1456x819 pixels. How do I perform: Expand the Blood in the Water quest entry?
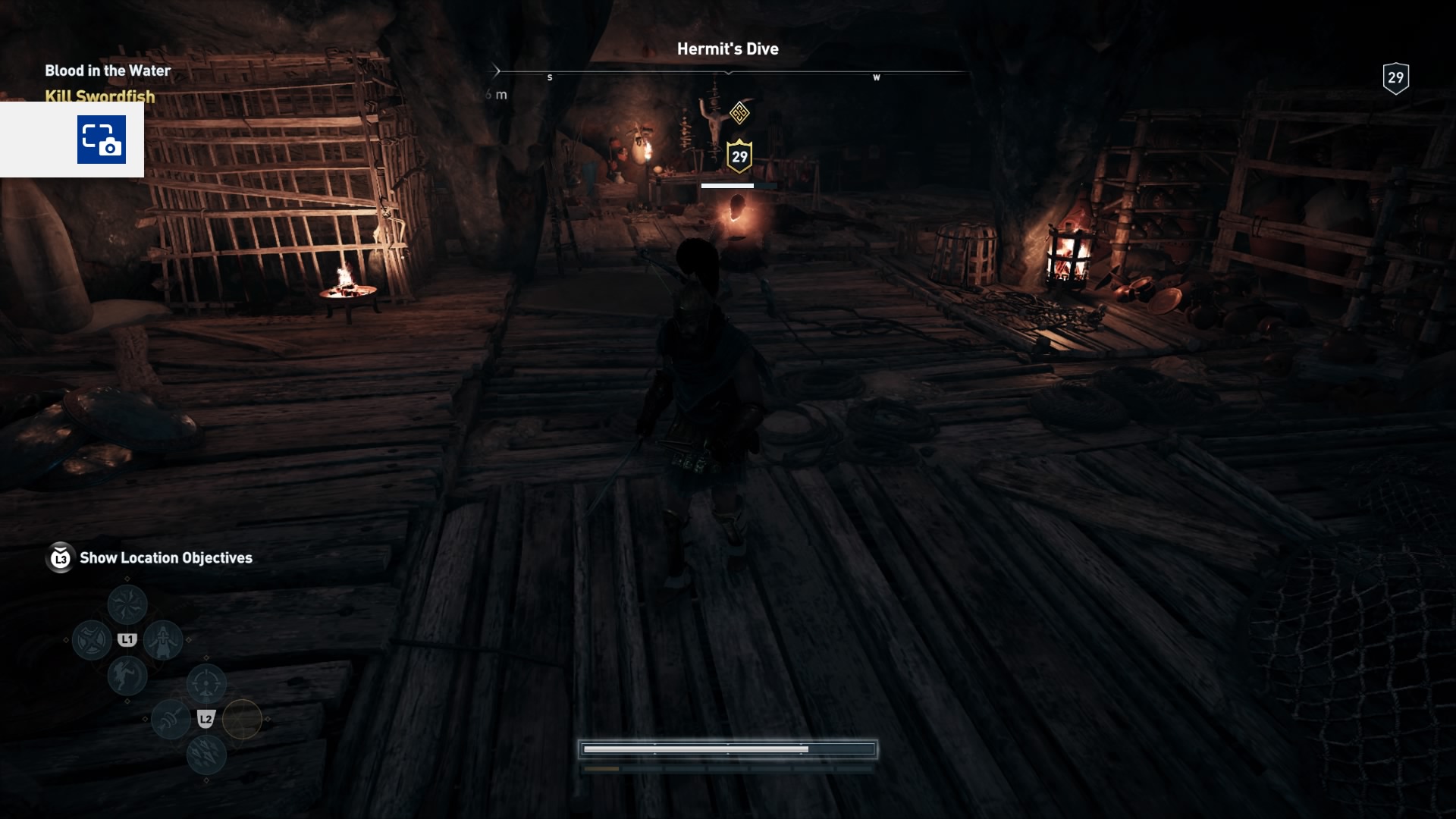click(x=107, y=71)
